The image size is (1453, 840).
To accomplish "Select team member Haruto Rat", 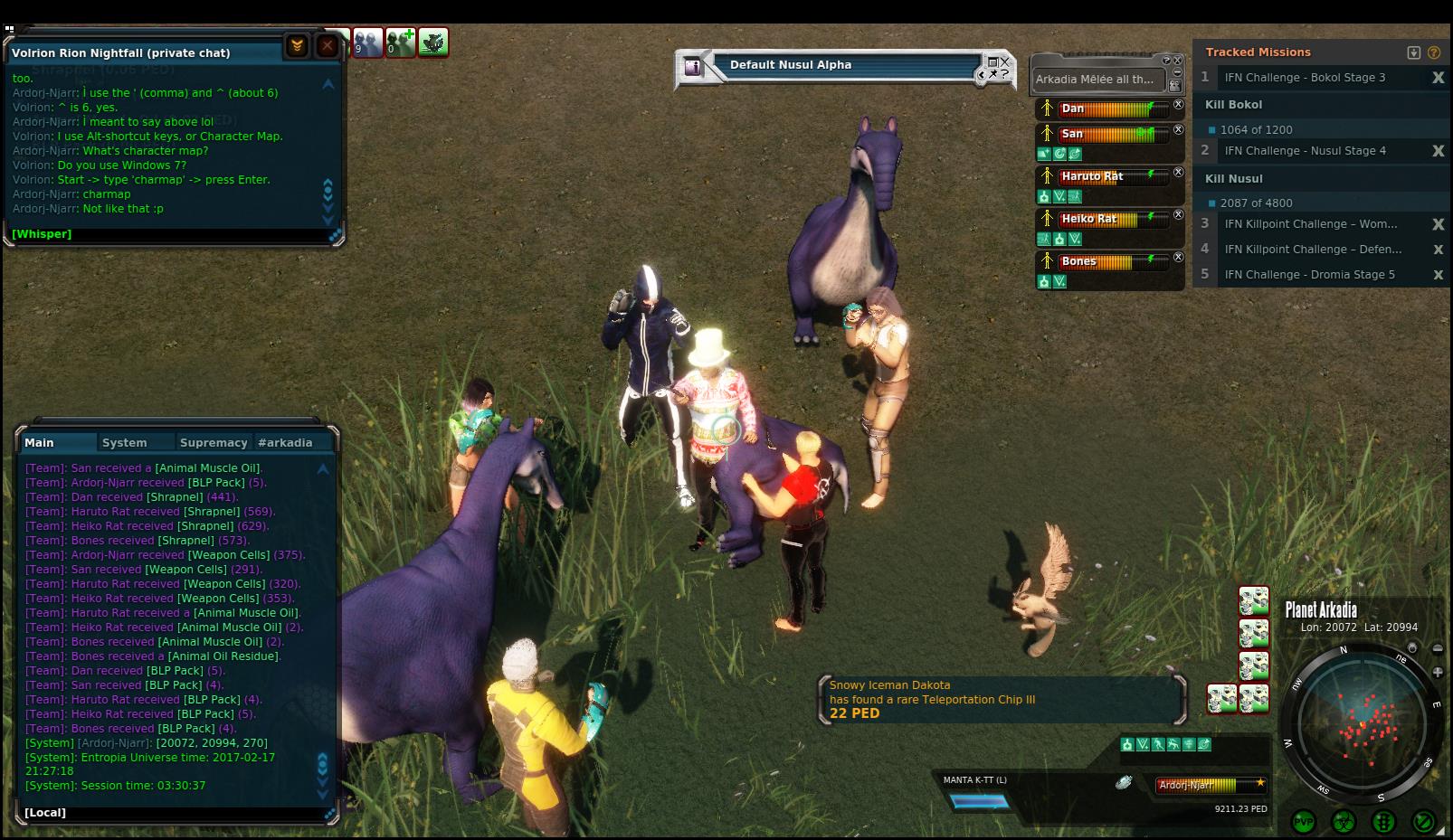I will (1092, 176).
